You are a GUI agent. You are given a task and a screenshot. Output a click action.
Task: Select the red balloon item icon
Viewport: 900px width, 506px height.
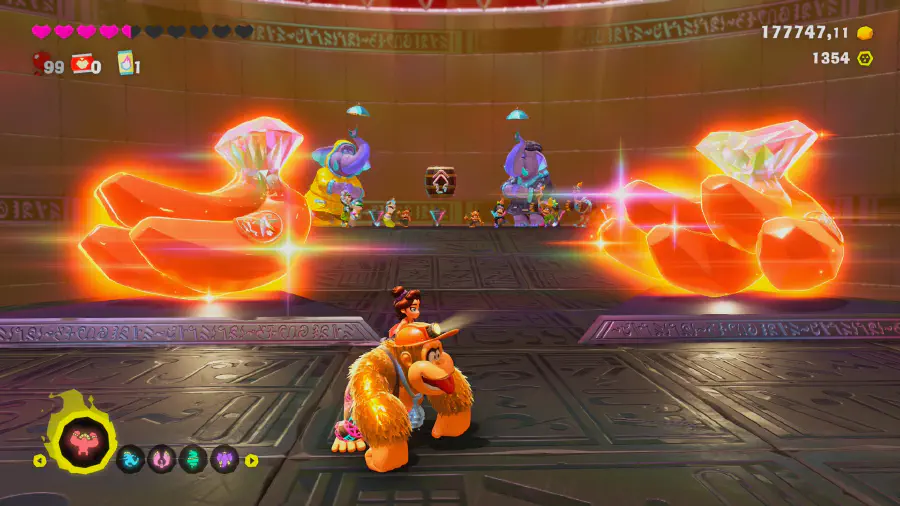tap(41, 65)
